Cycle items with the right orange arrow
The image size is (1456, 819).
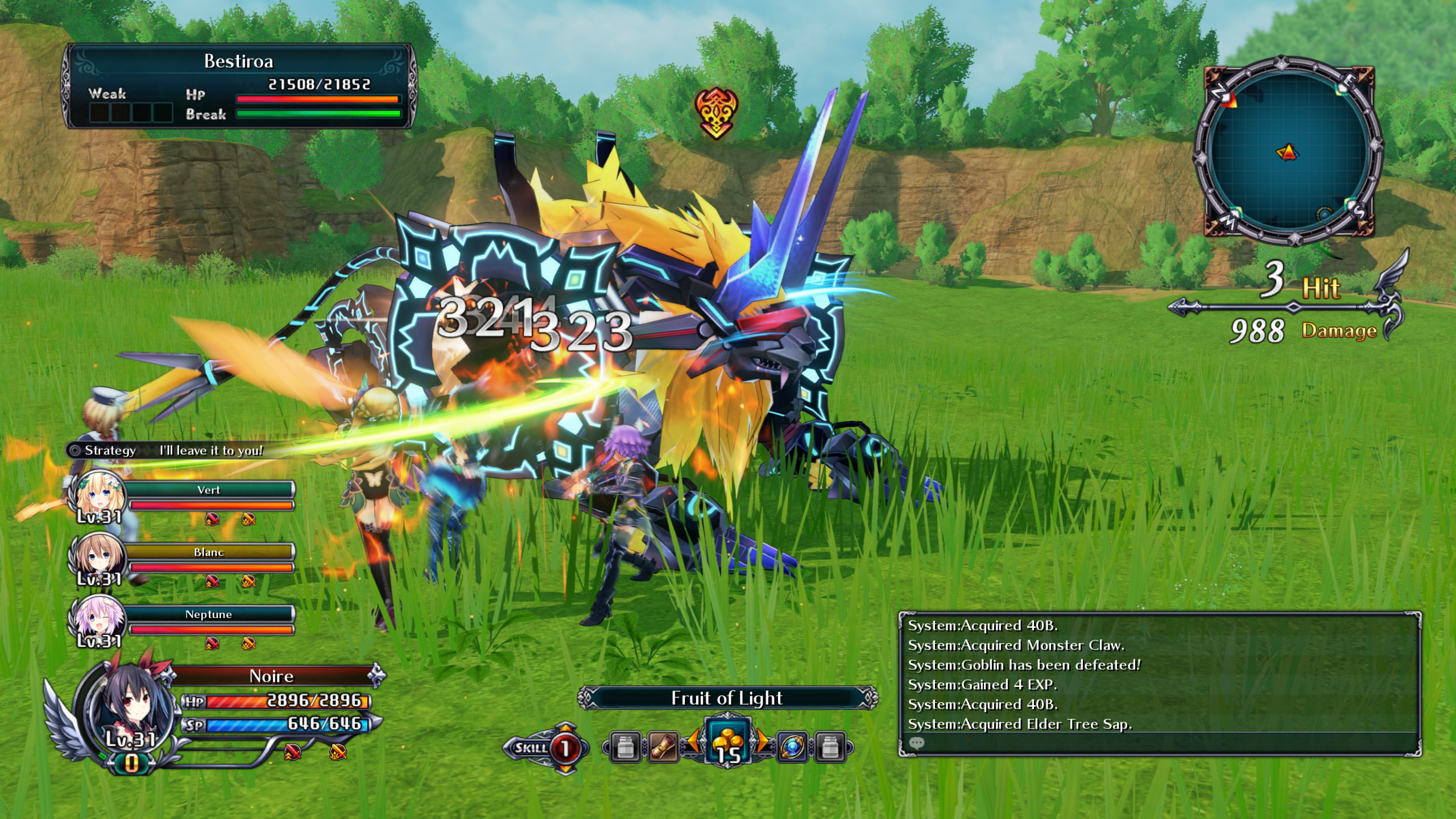point(762,741)
